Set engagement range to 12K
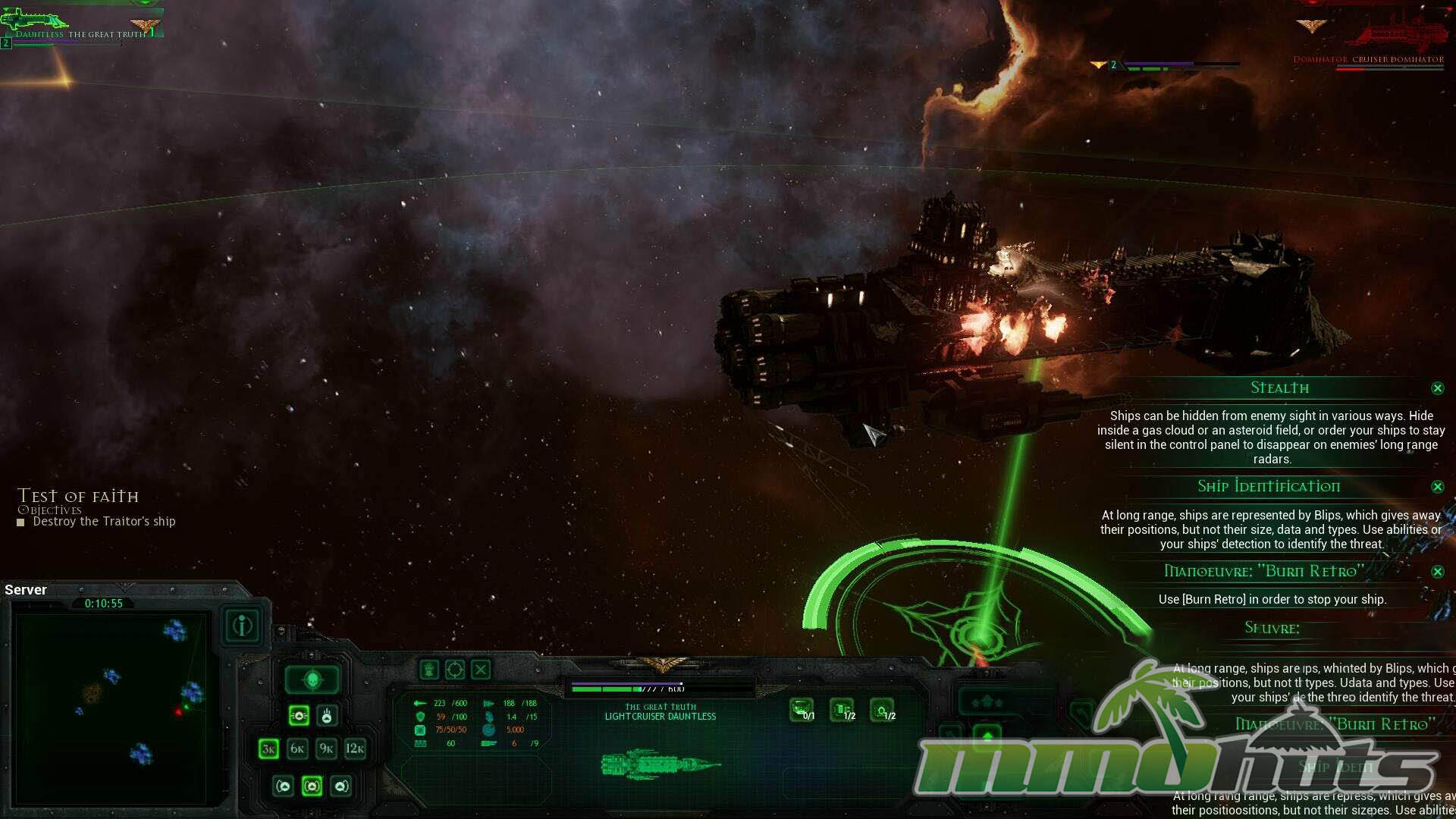 (x=355, y=749)
